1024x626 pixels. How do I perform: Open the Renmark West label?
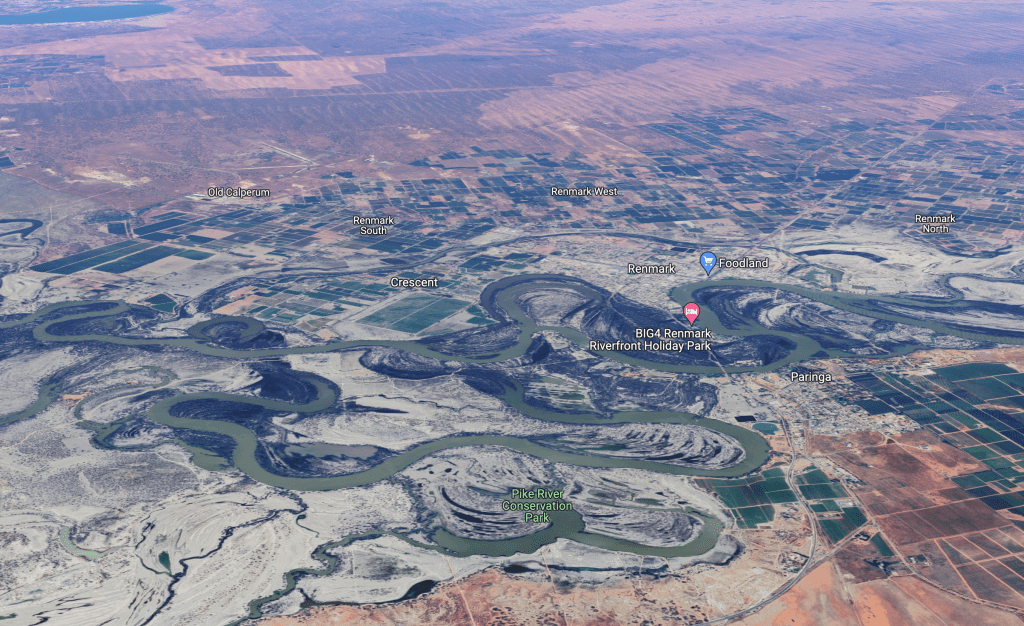[584, 191]
